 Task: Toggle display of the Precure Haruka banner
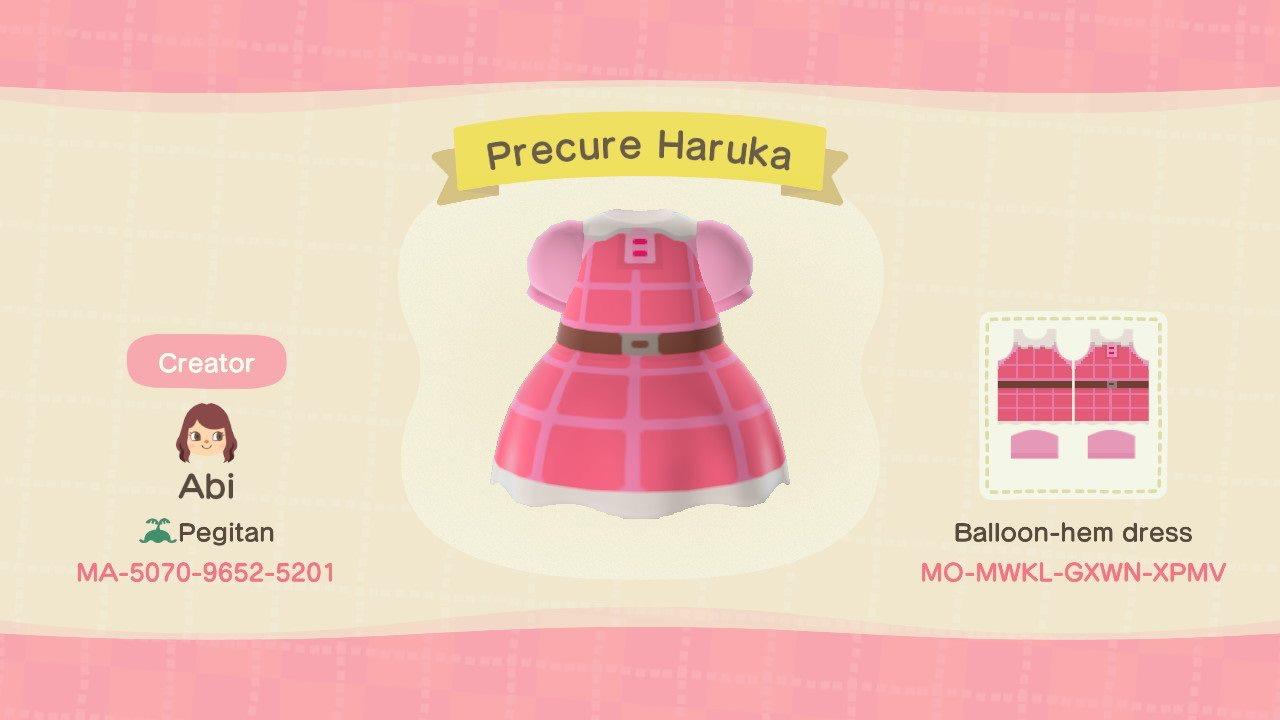point(640,150)
